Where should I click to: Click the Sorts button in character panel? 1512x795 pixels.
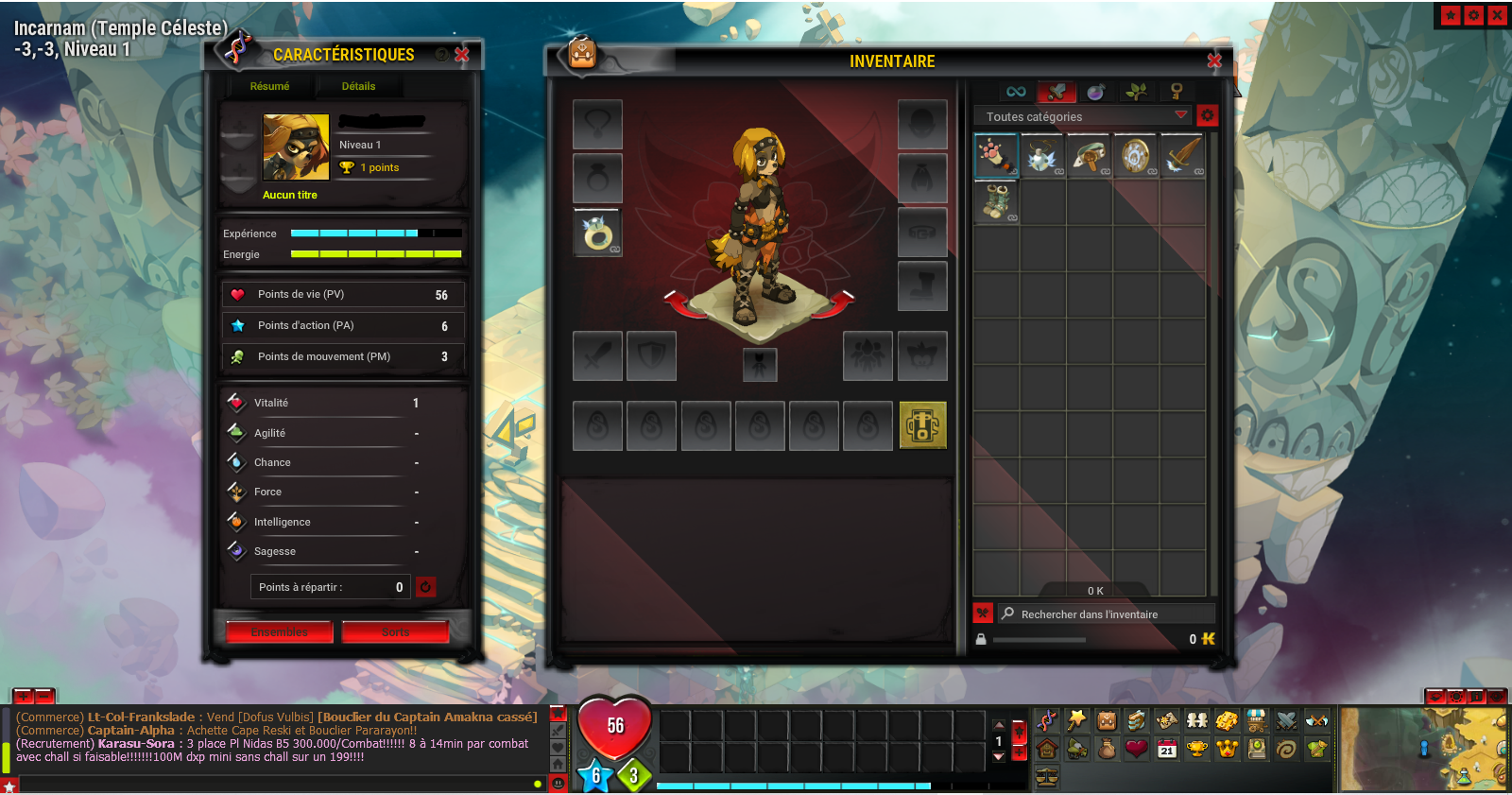click(395, 631)
